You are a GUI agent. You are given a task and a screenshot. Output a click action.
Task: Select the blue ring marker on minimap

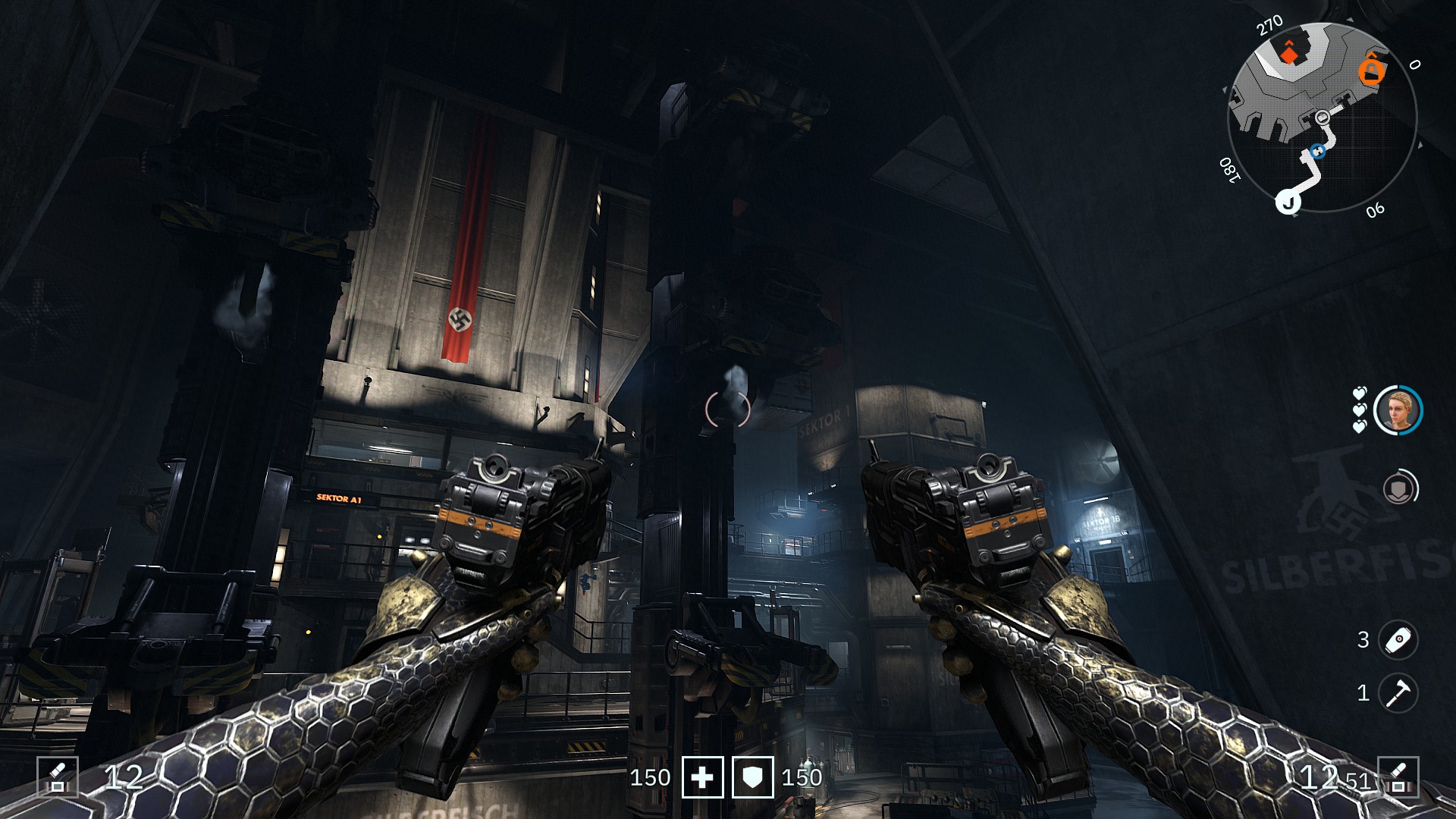tap(1318, 151)
